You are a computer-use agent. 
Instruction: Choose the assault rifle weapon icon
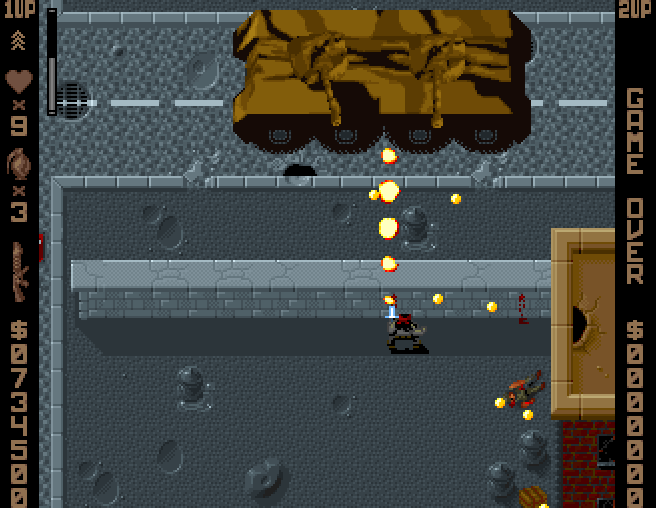coord(19,270)
